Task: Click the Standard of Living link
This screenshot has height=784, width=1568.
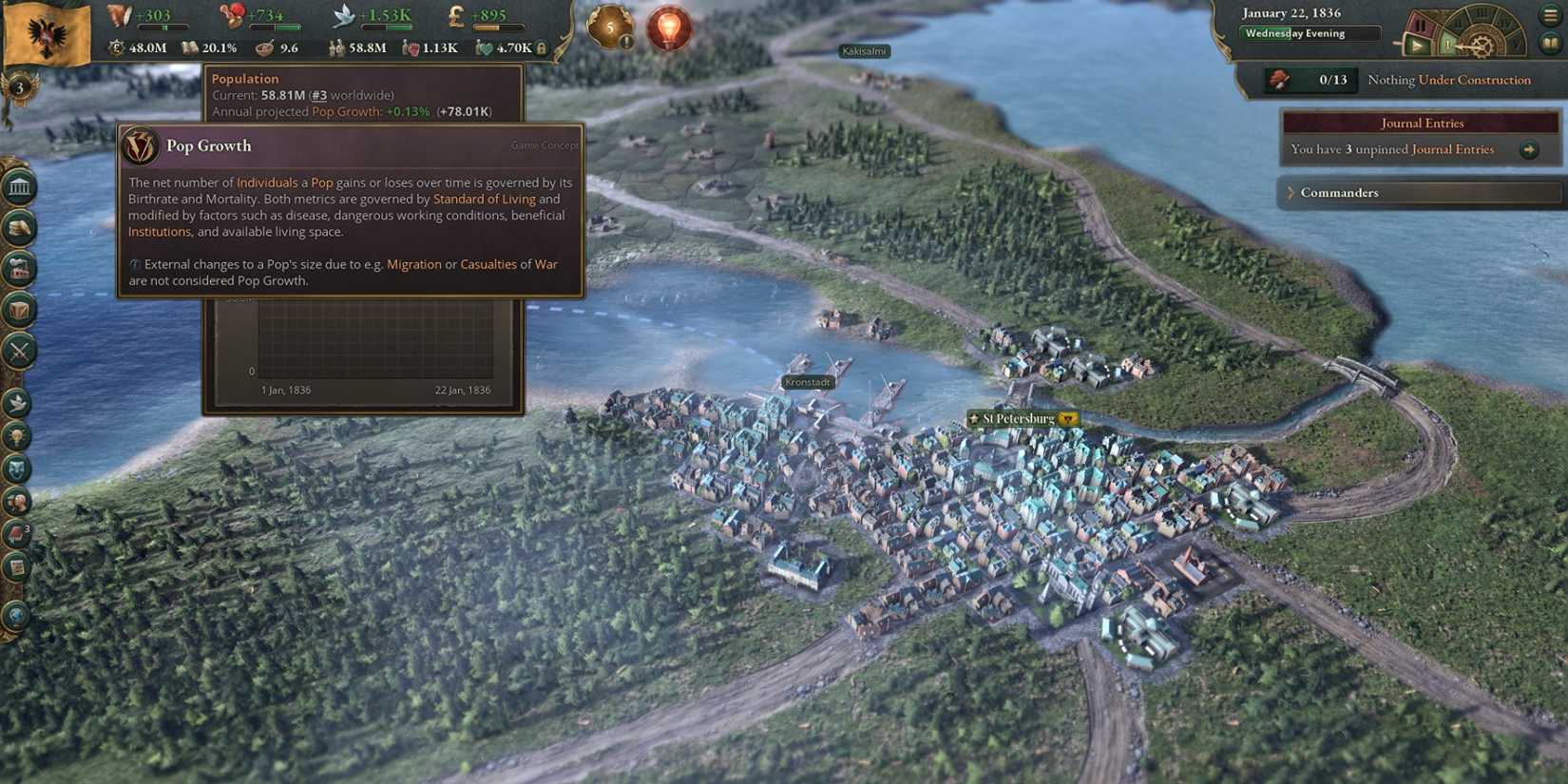Action: pyautogui.click(x=485, y=199)
